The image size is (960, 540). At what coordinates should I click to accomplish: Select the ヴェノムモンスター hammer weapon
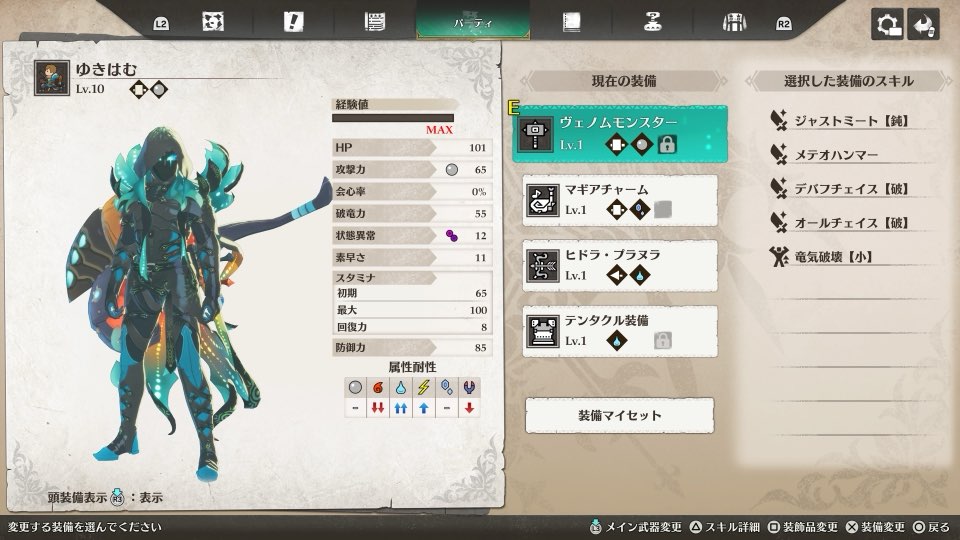click(x=619, y=135)
